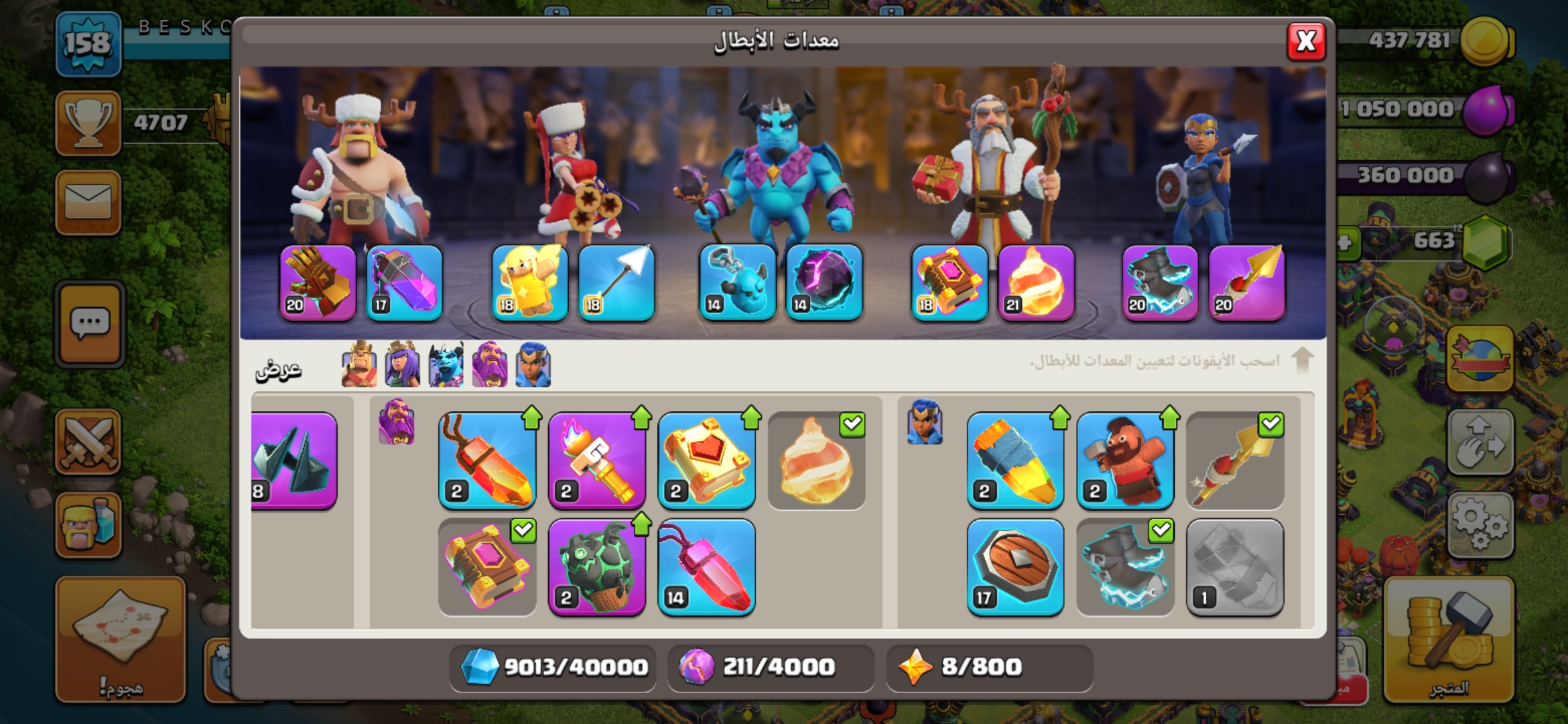Select the Eternal Tome equipped slot

[949, 282]
